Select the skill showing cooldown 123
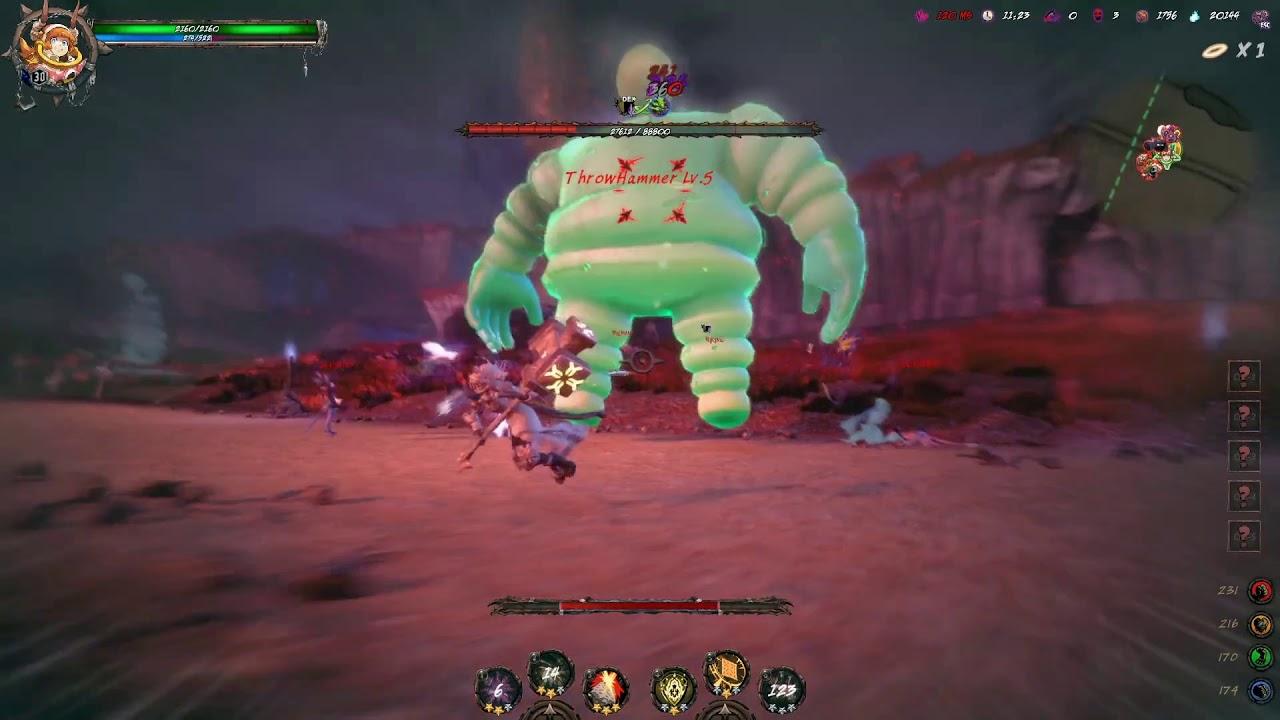This screenshot has width=1280, height=720. (782, 687)
